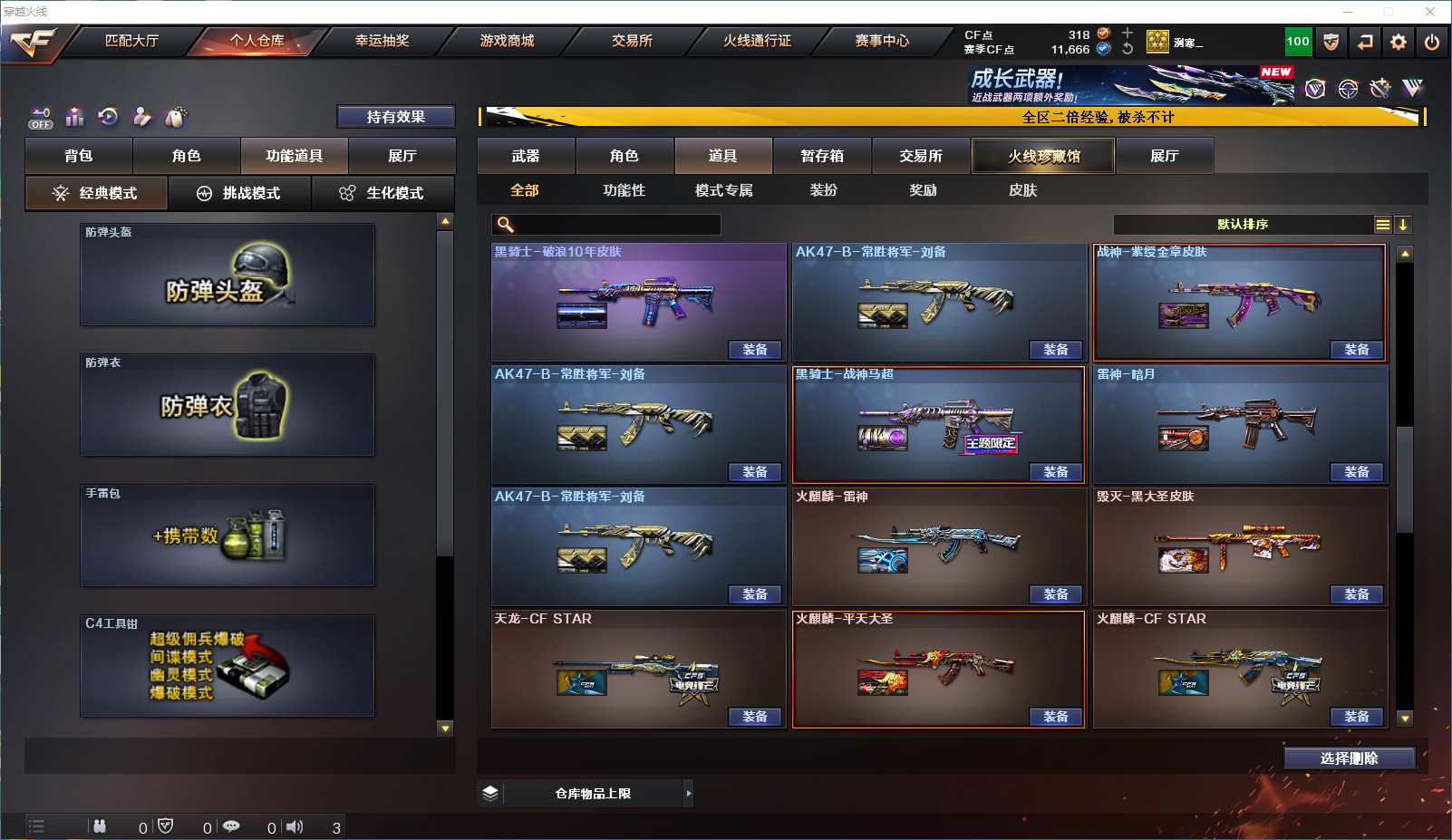
Task: Go to 幸运抽奖 lucky draw
Action: (x=382, y=41)
